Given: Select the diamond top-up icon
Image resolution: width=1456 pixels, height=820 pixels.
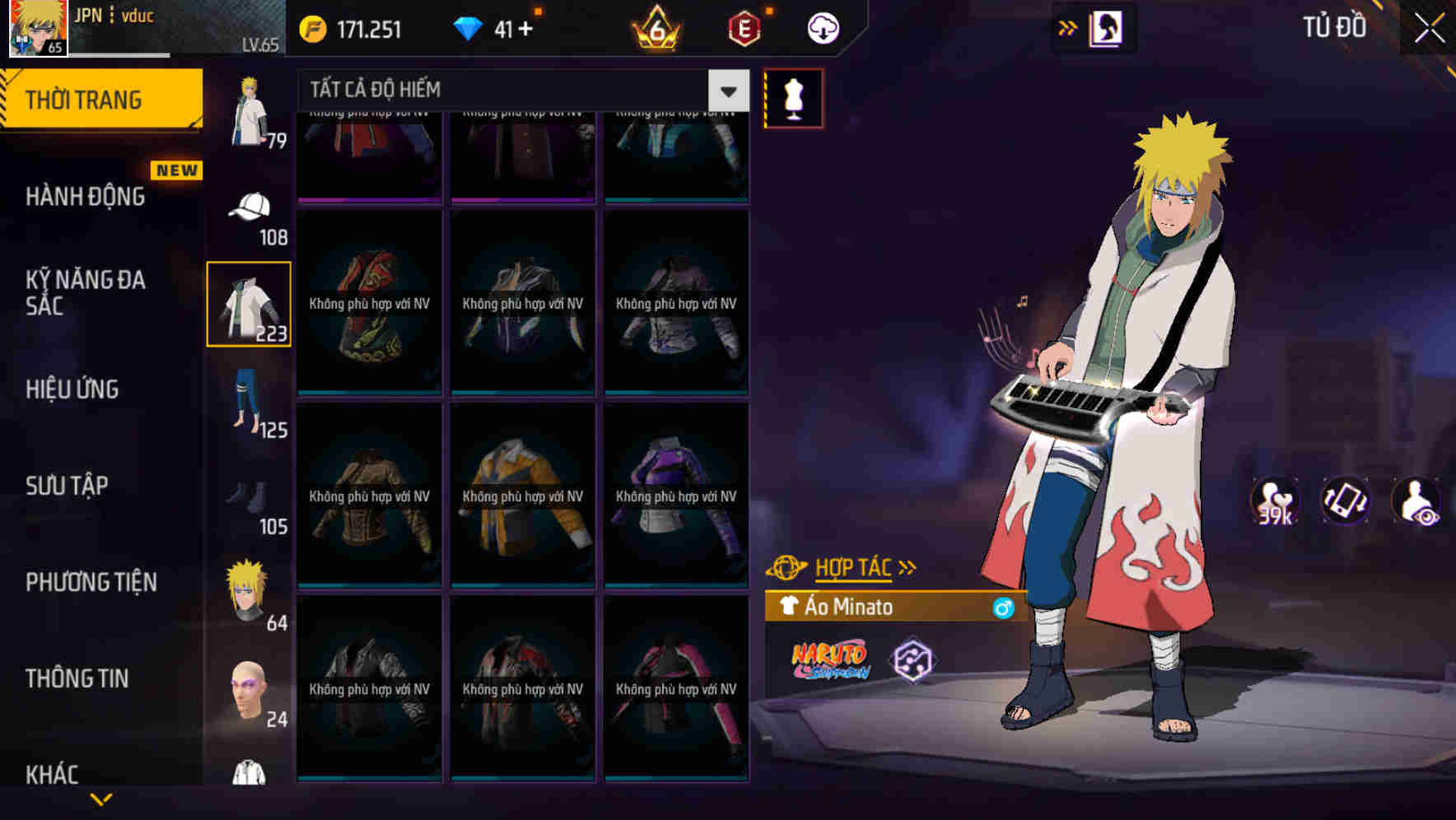Looking at the screenshot, I should 468,28.
